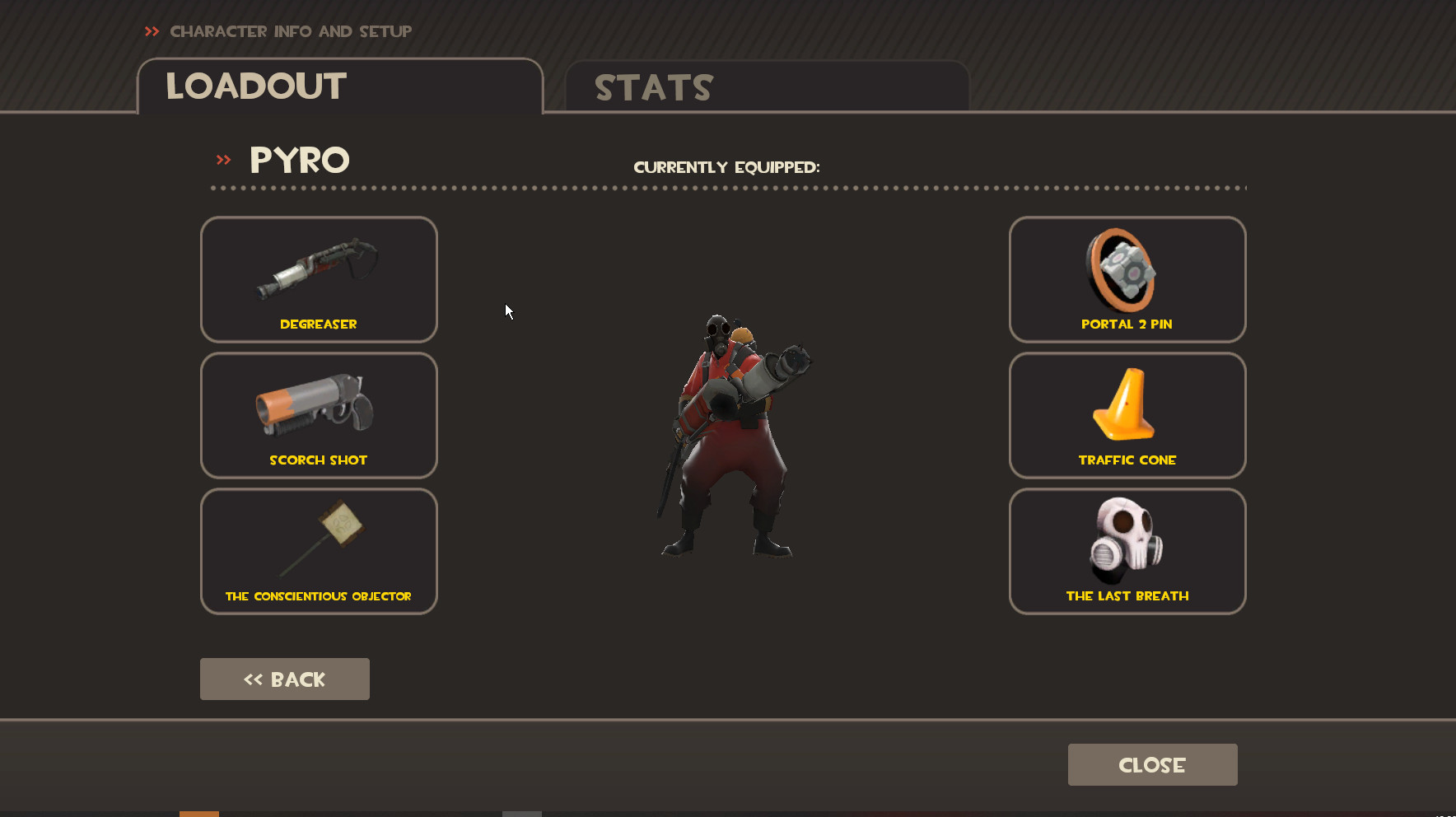
Task: Click the PYRO class title
Action: 299,160
